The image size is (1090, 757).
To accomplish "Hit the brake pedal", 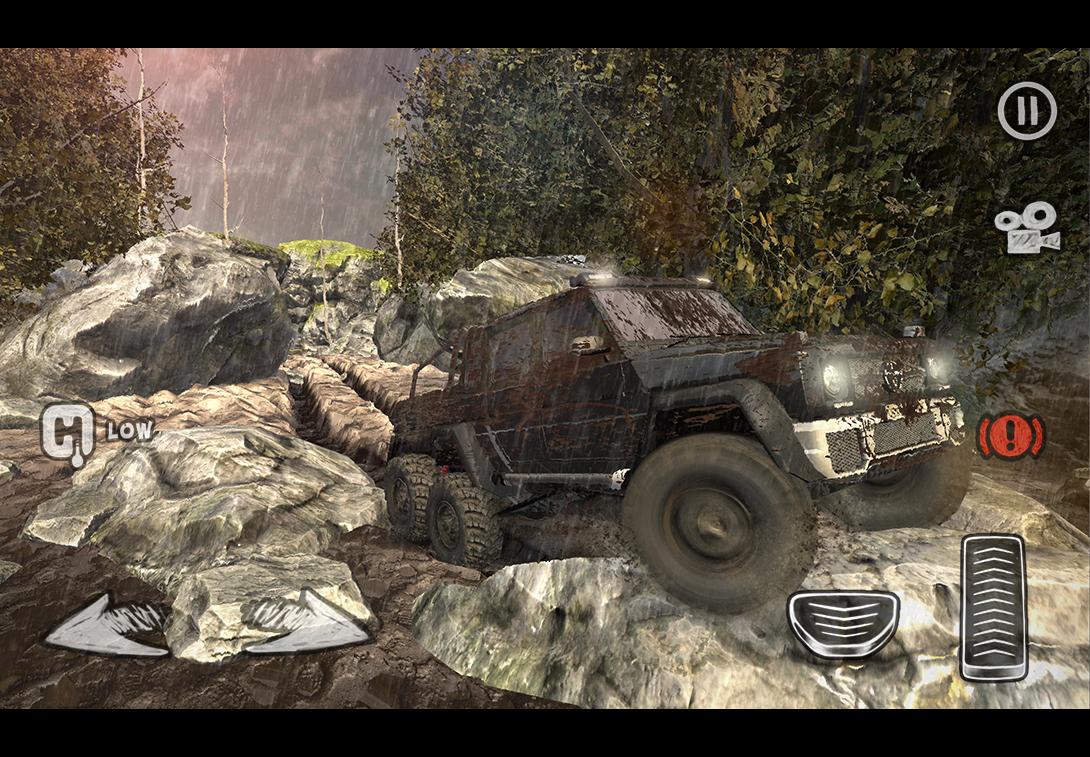I will click(843, 623).
